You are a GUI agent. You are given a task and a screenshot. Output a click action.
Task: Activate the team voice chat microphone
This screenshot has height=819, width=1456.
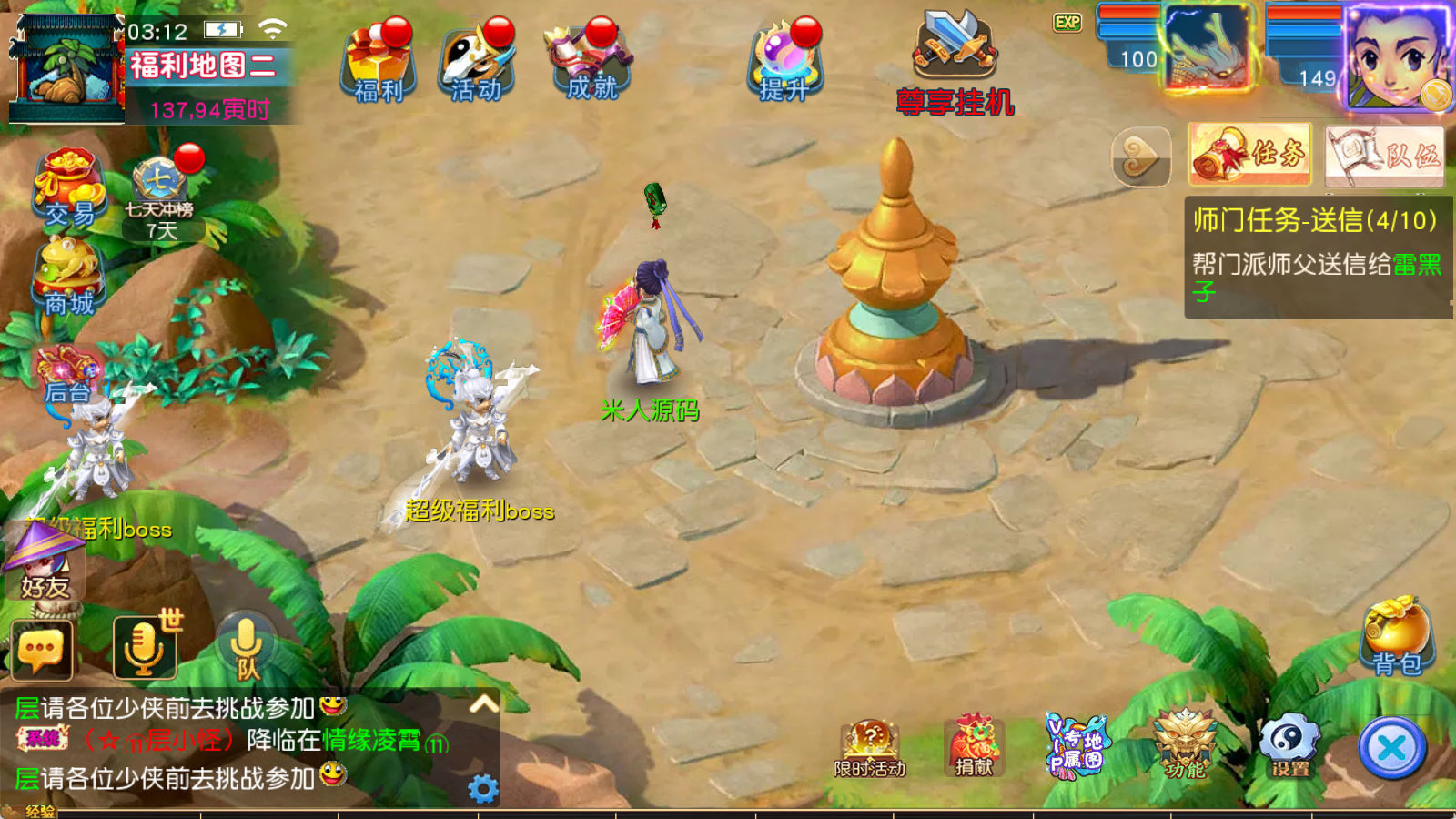pyautogui.click(x=247, y=647)
